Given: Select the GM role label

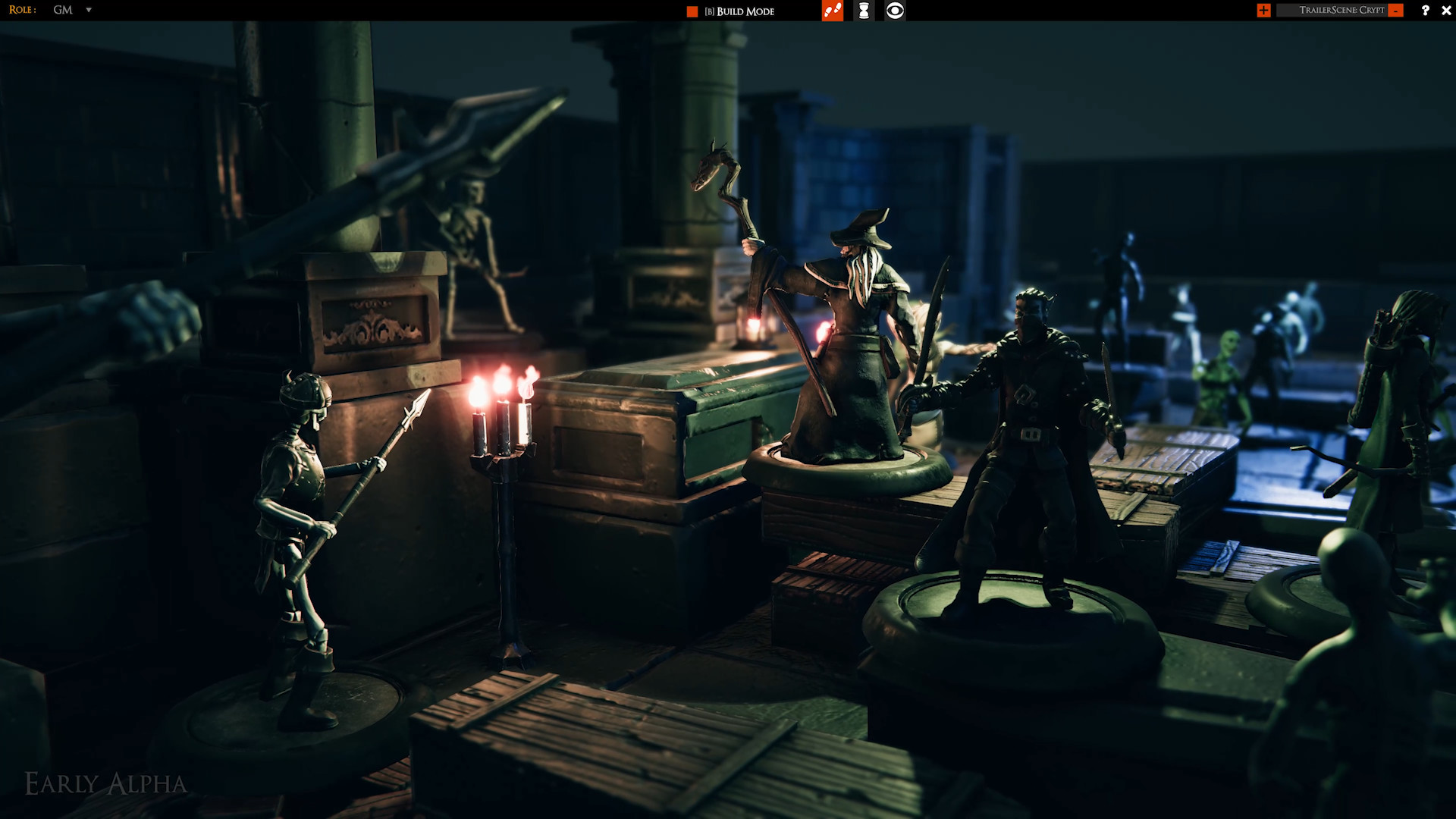Looking at the screenshot, I should click(62, 11).
